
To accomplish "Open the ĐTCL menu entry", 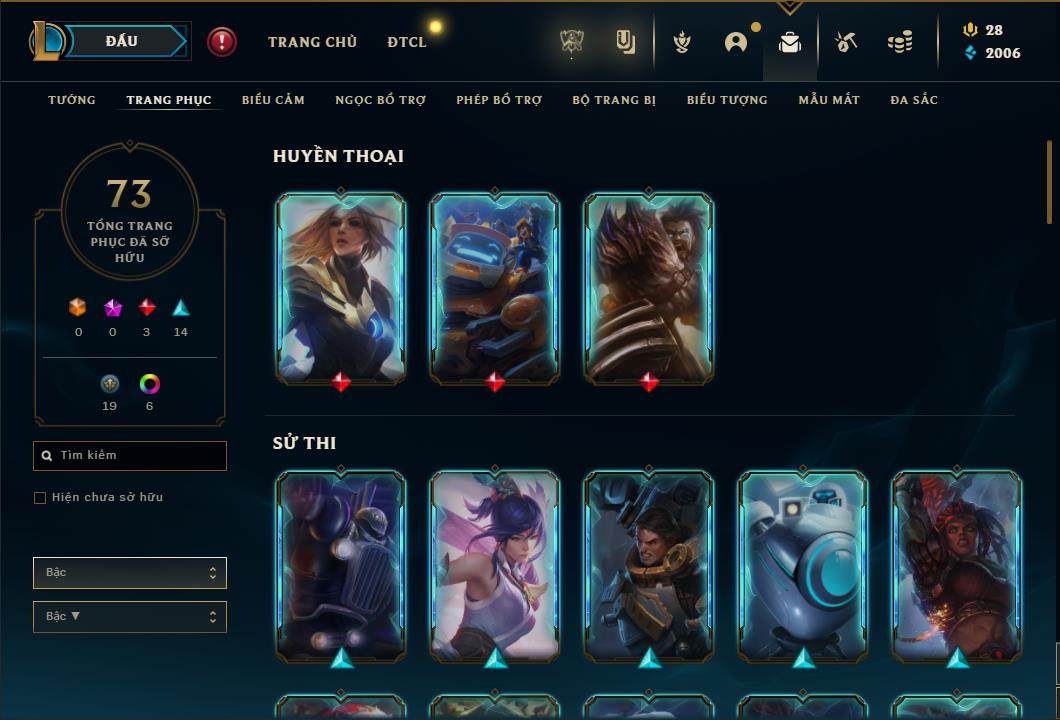I will tap(407, 42).
